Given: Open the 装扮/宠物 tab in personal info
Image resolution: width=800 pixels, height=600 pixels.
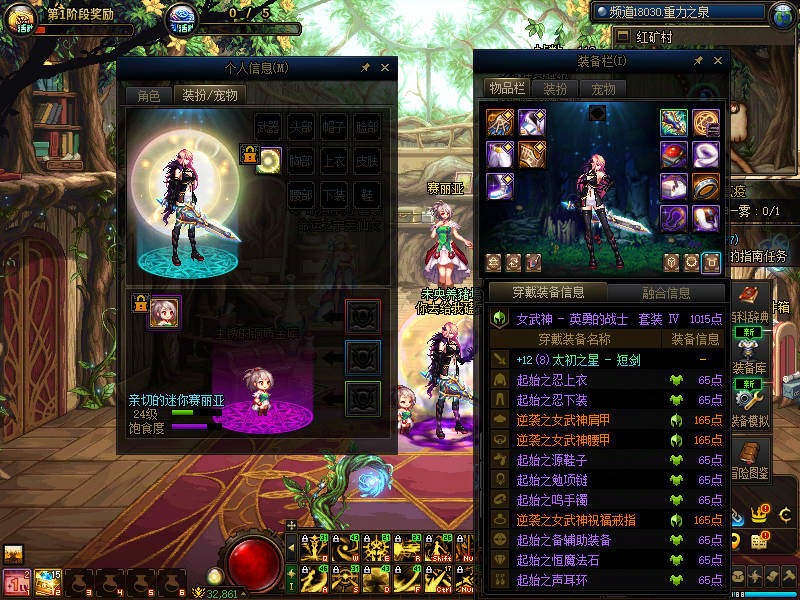Looking at the screenshot, I should tap(209, 96).
